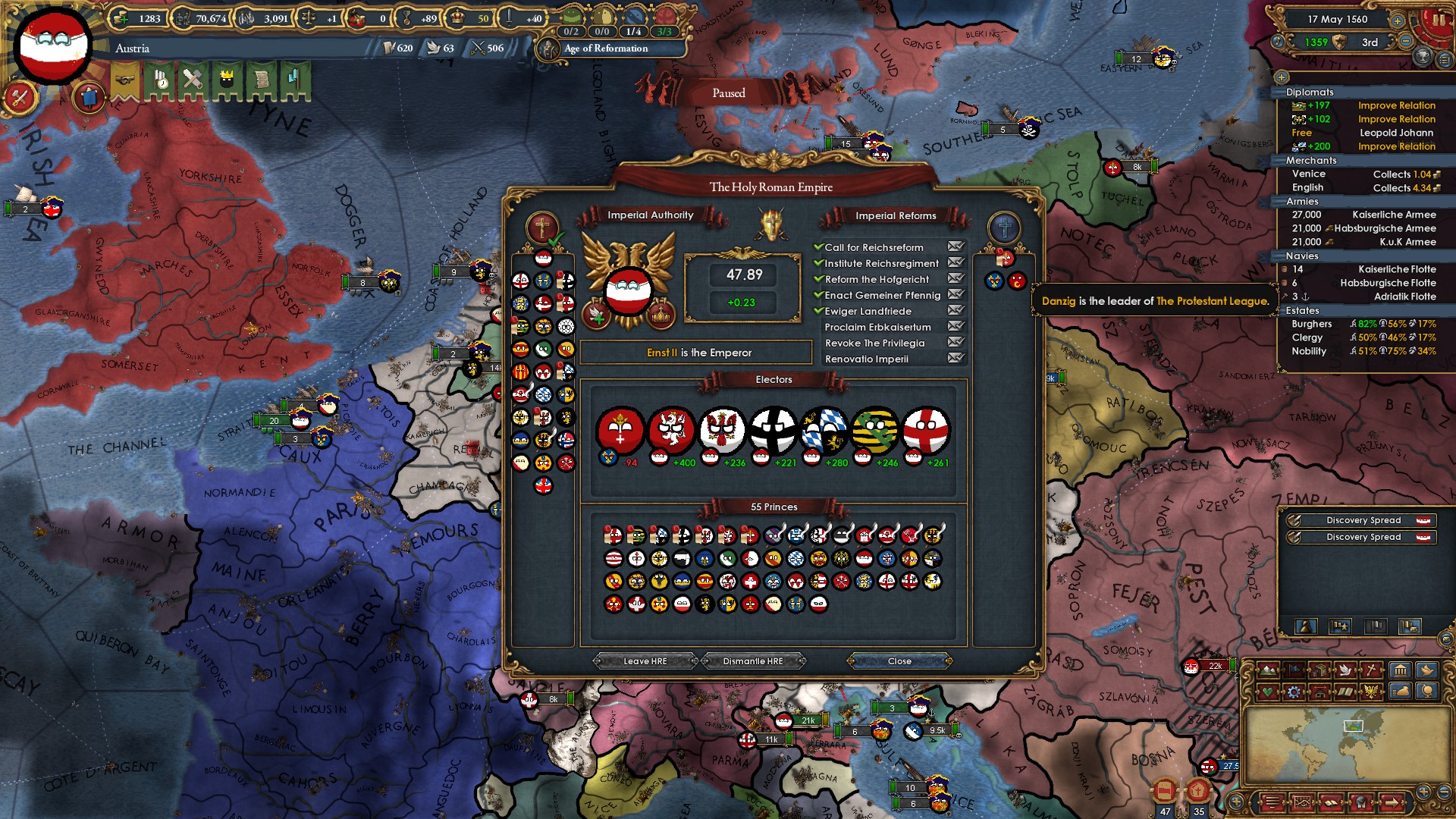This screenshot has width=1456, height=819.
Task: Click Improve Relation next to the first diplomat
Action: point(1395,105)
